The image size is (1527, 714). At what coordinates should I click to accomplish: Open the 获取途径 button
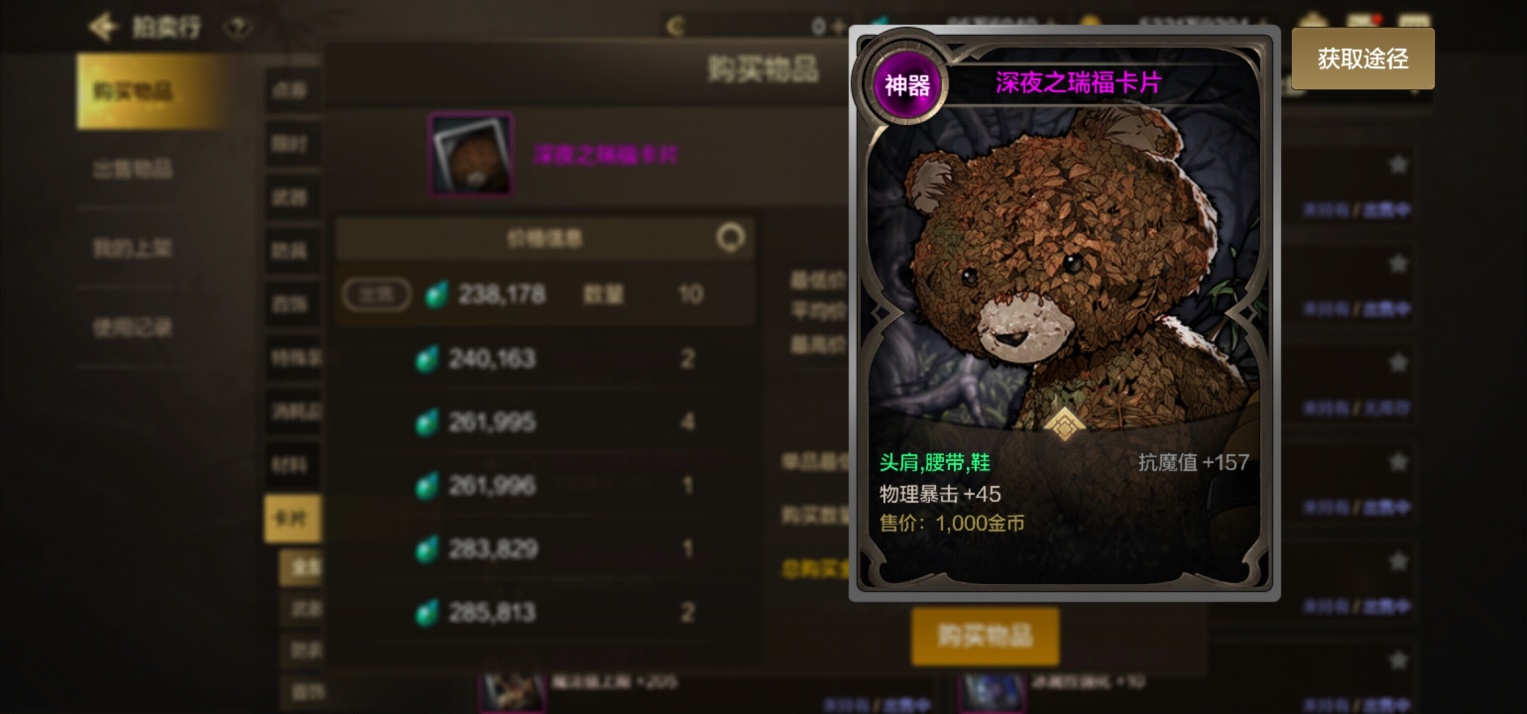[1362, 59]
